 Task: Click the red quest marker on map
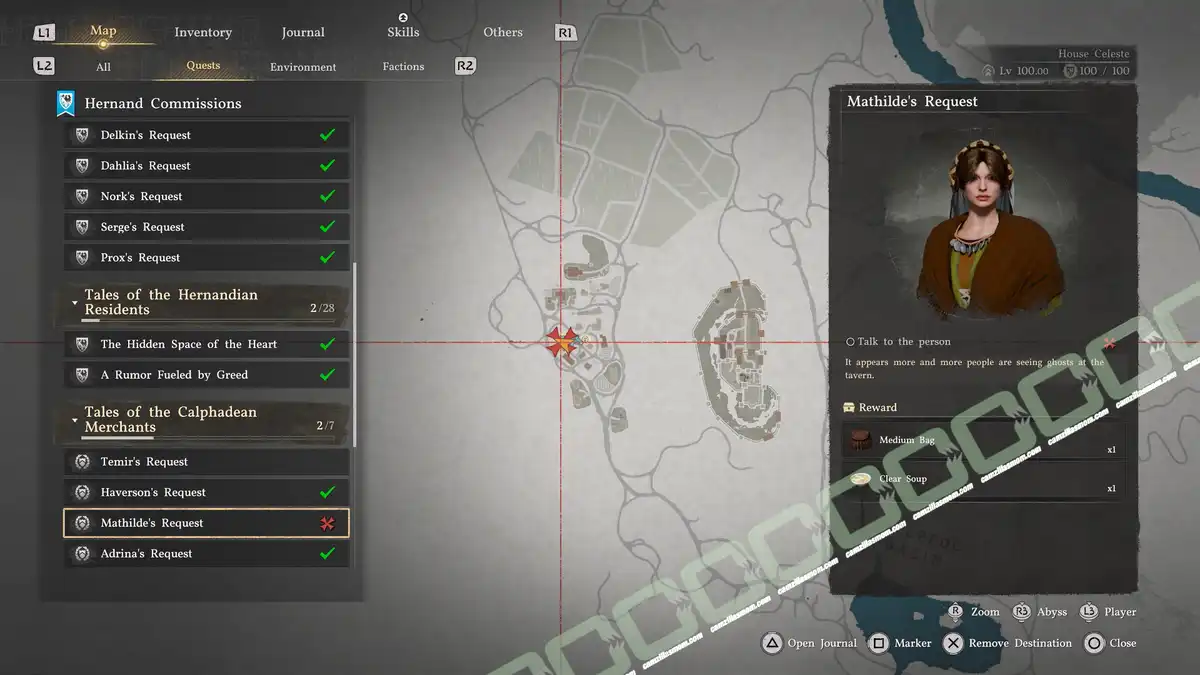(x=560, y=343)
